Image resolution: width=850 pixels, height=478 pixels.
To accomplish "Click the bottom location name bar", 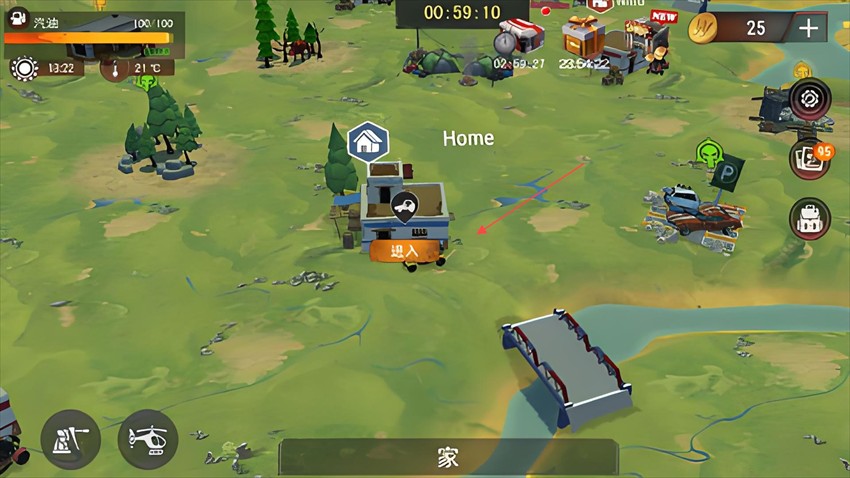I will pyautogui.click(x=448, y=458).
